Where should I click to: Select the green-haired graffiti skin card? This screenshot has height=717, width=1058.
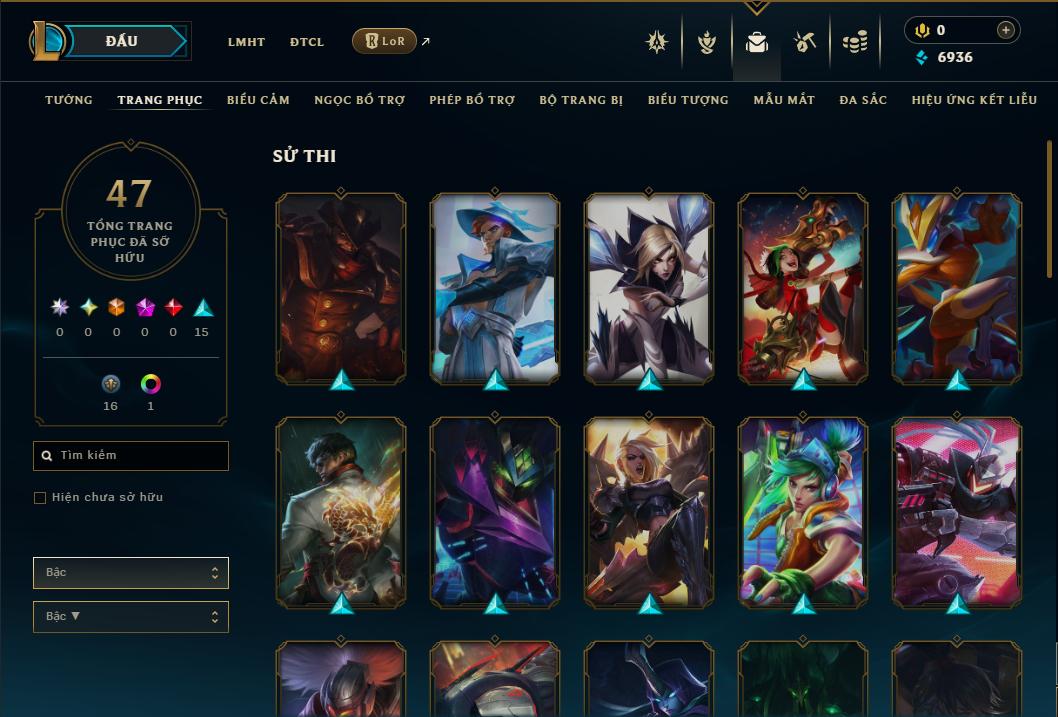(x=803, y=512)
